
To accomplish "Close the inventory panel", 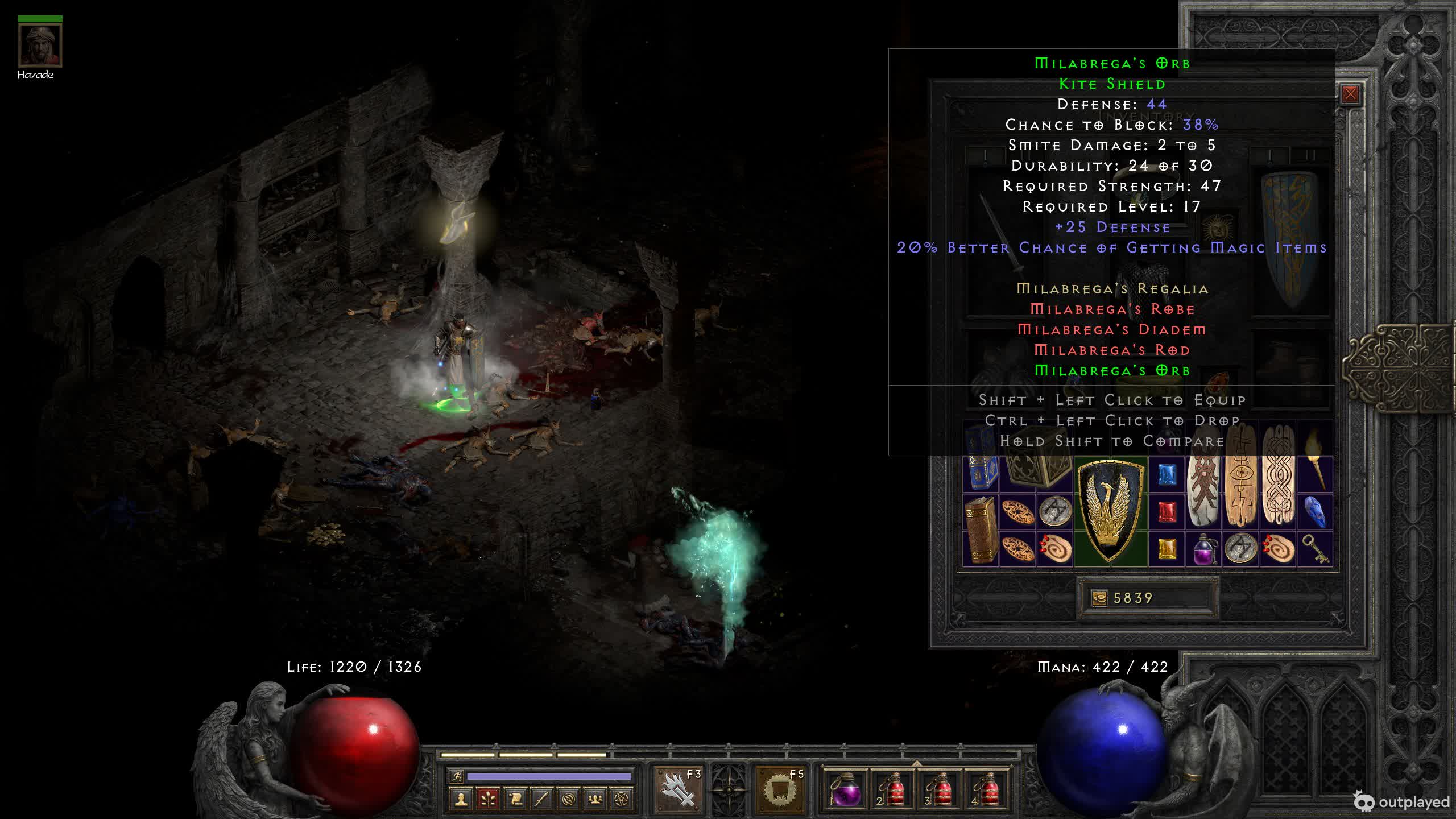I will [x=1350, y=94].
